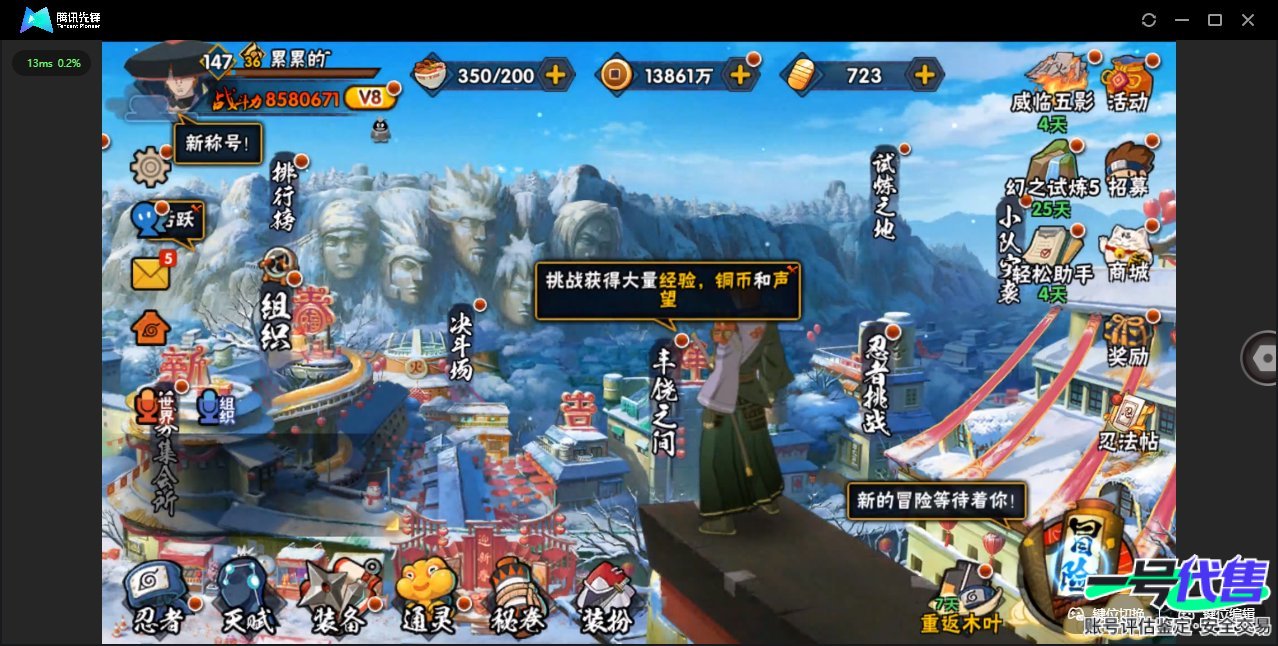Add copper coins with plus button
The image size is (1278, 646).
740,75
